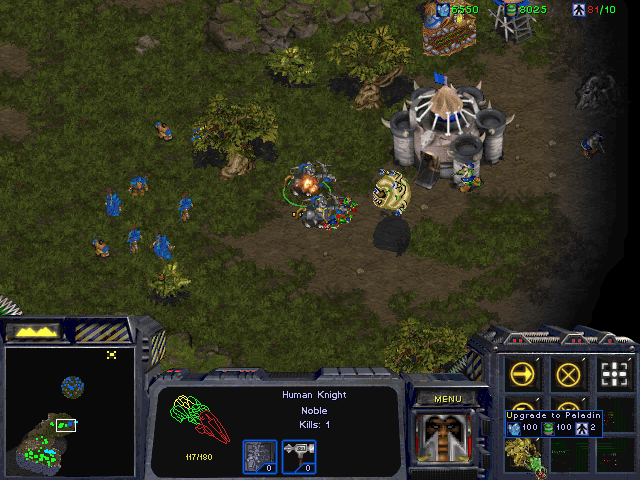Screen dimensions: 640x480
Task: Activate the Move arrow command
Action: click(x=523, y=375)
